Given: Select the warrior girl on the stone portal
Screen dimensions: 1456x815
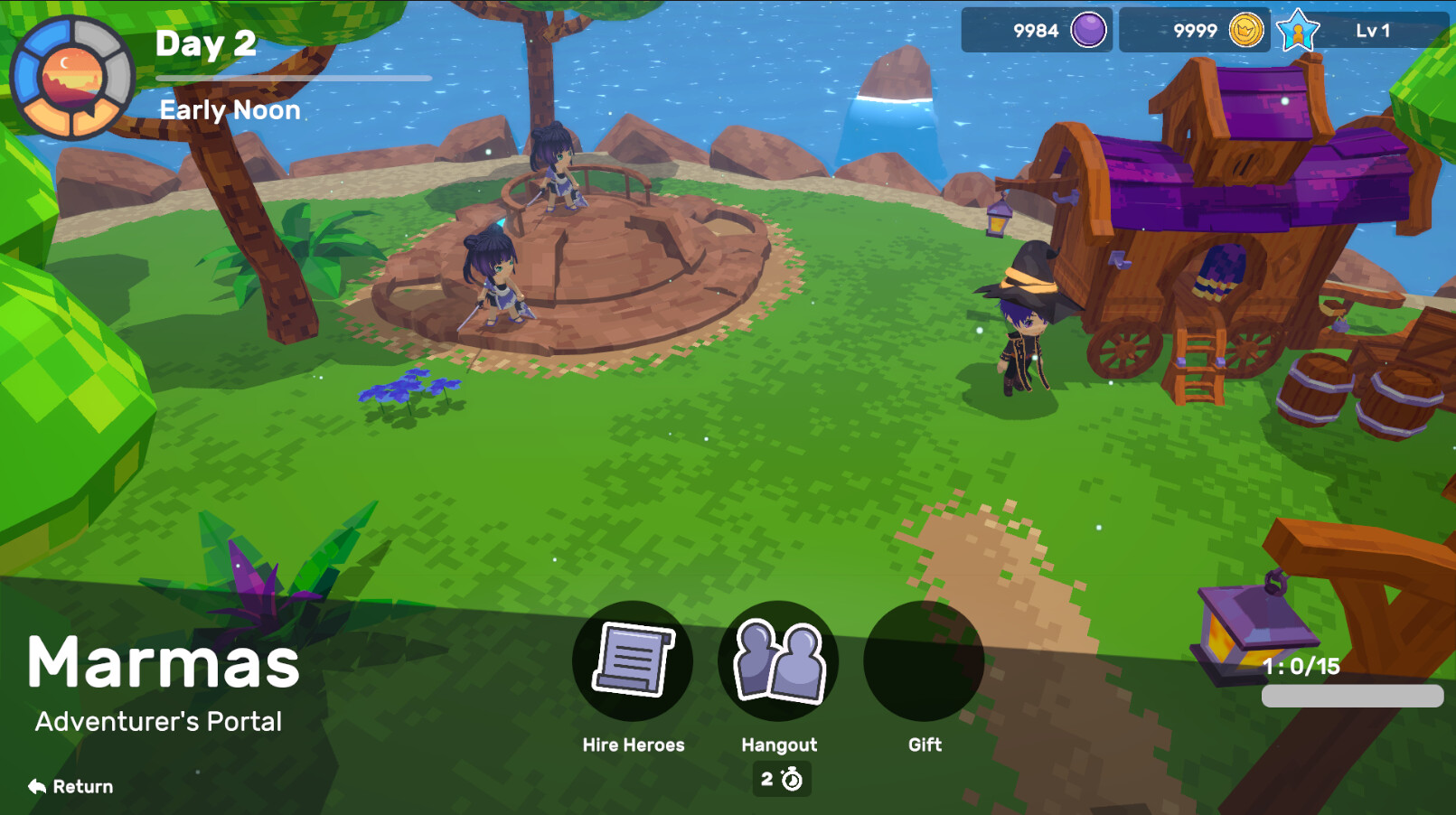Looking at the screenshot, I should click(497, 280).
